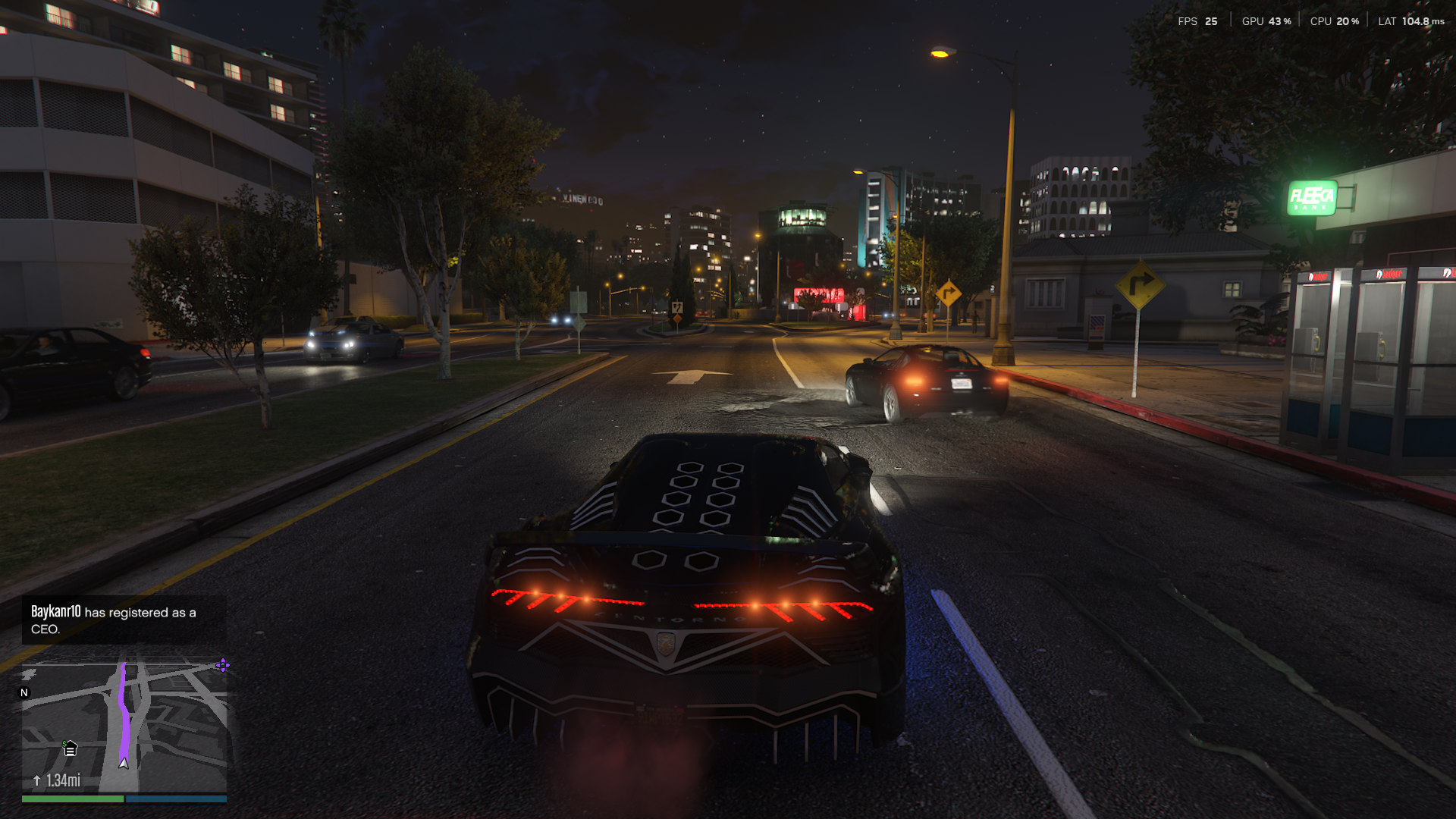Click the garage-for-sale icon on the minimap

(70, 749)
